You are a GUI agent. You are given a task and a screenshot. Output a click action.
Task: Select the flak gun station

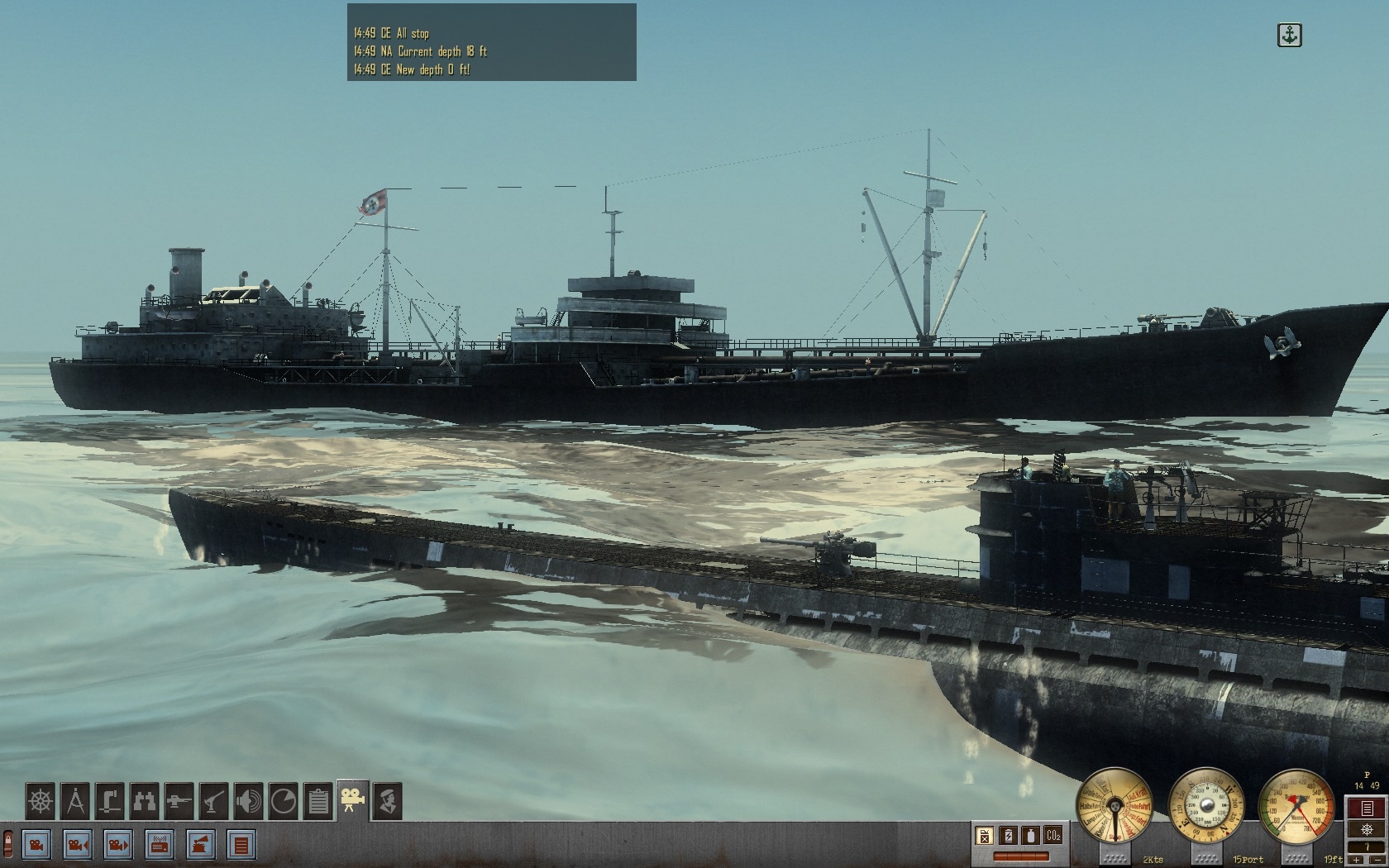tap(214, 801)
